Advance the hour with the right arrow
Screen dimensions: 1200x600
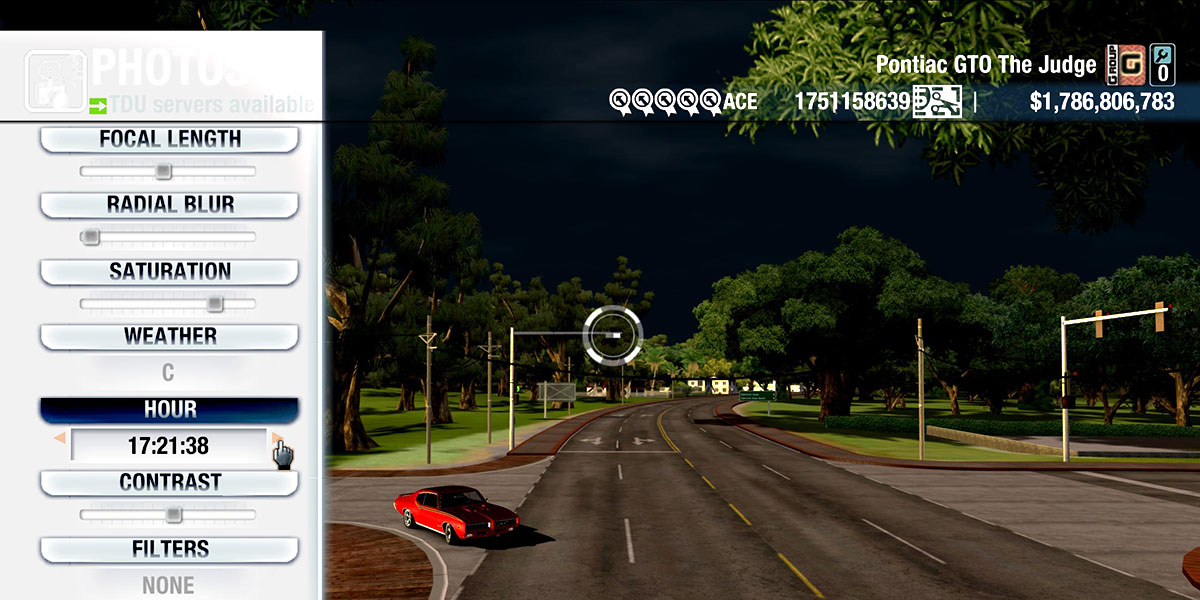tap(276, 438)
